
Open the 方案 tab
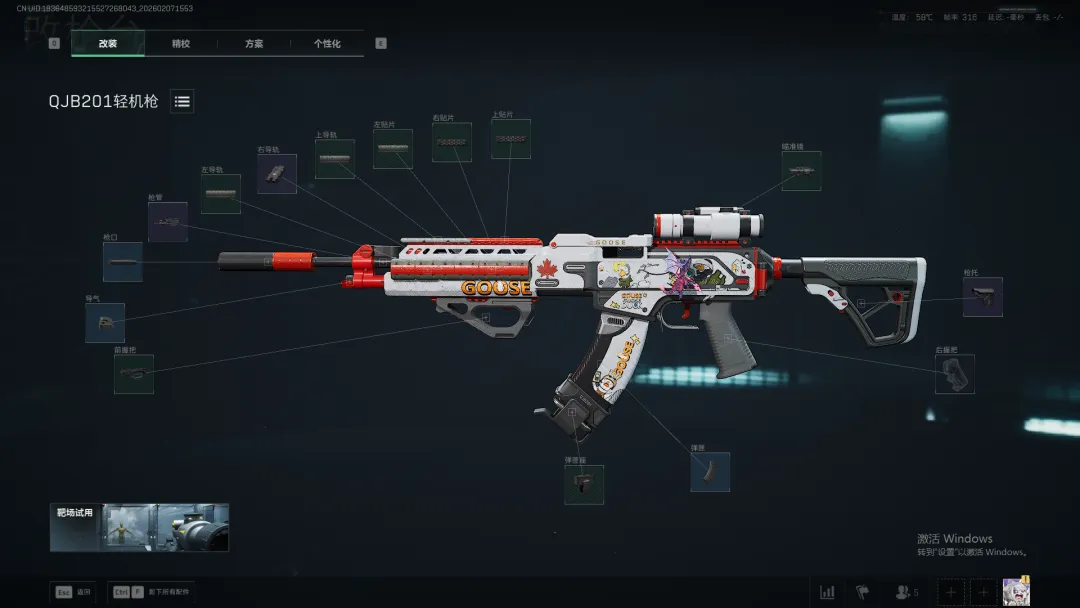[x=254, y=44]
